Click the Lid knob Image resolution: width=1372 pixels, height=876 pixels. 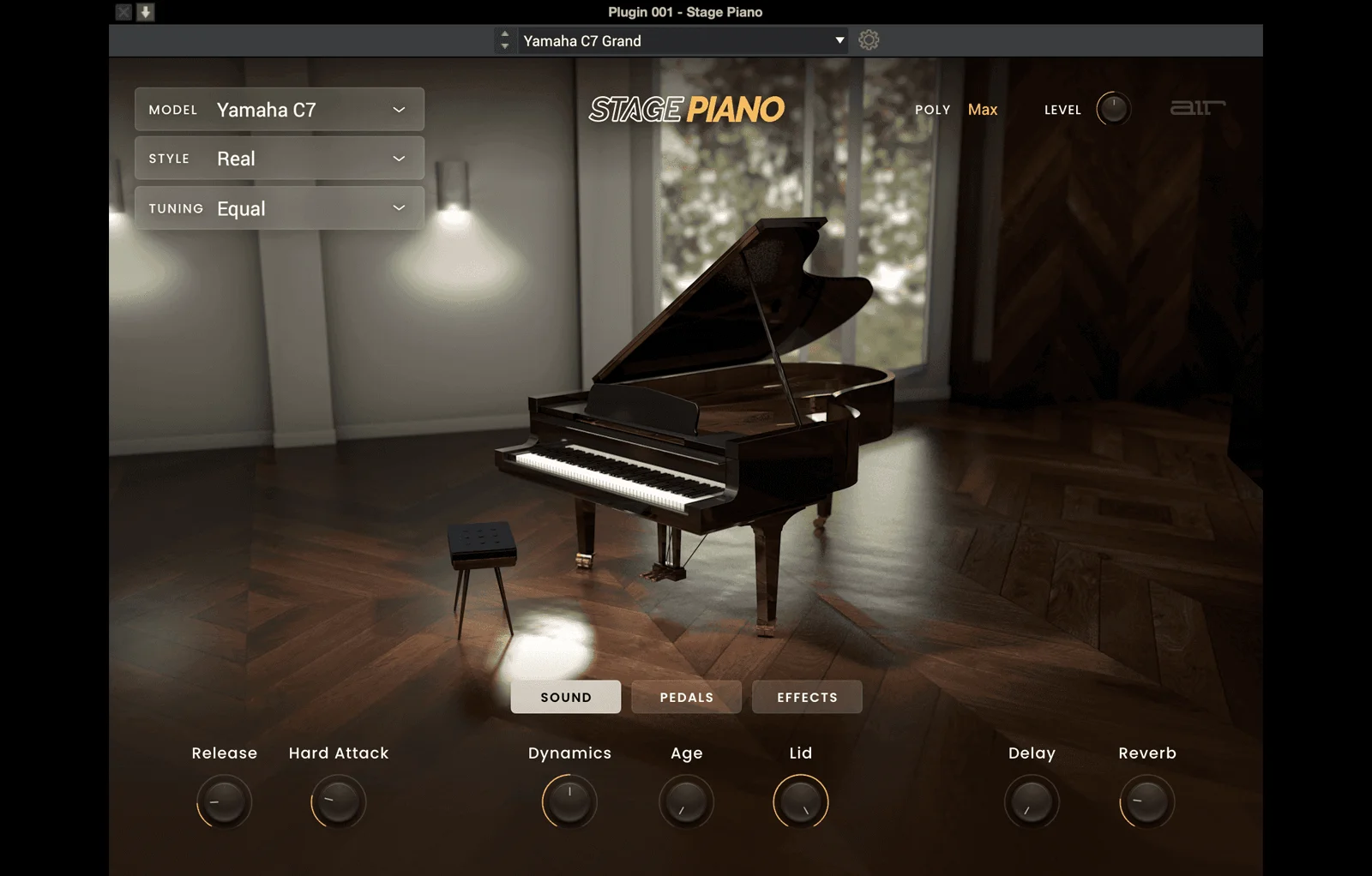point(800,802)
